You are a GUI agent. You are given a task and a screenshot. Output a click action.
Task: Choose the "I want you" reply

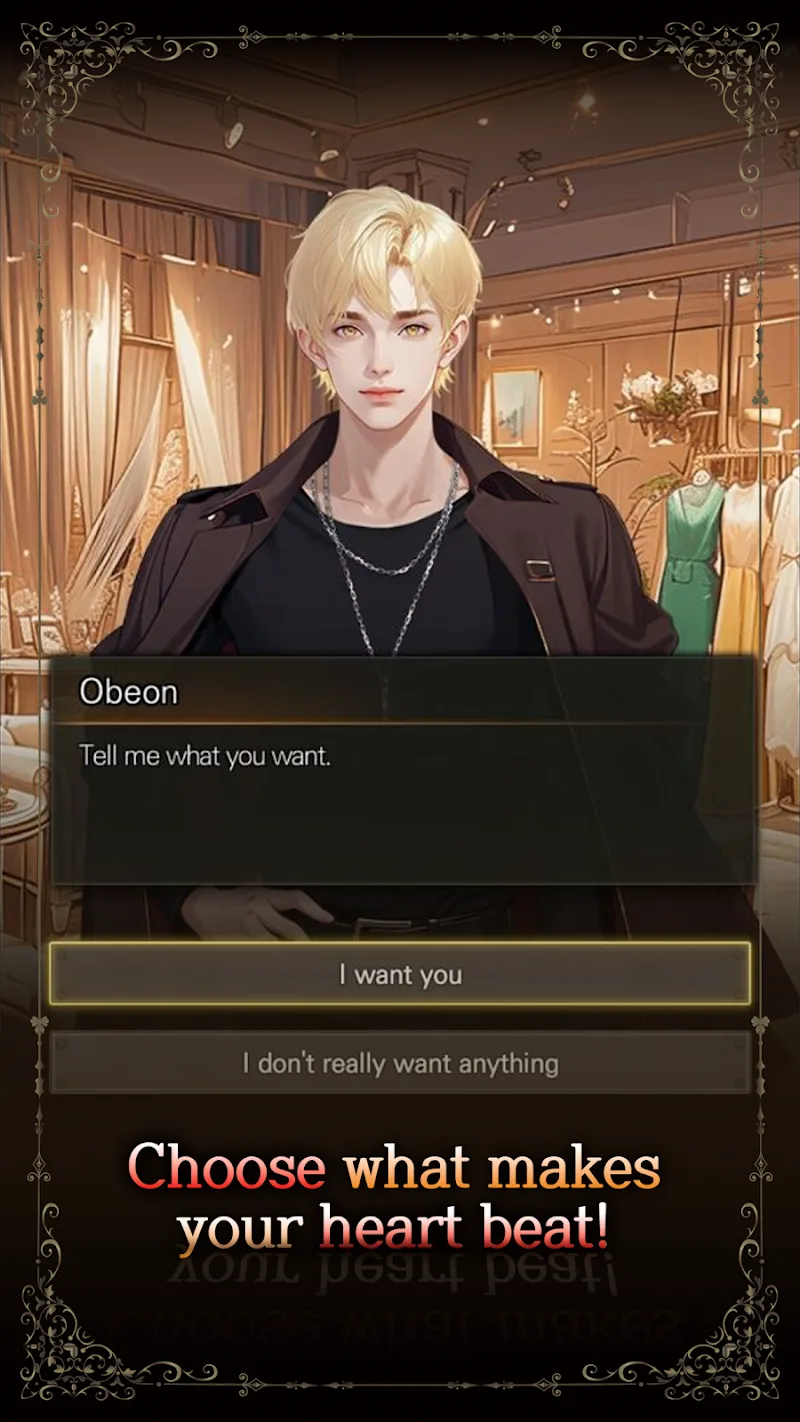click(400, 974)
